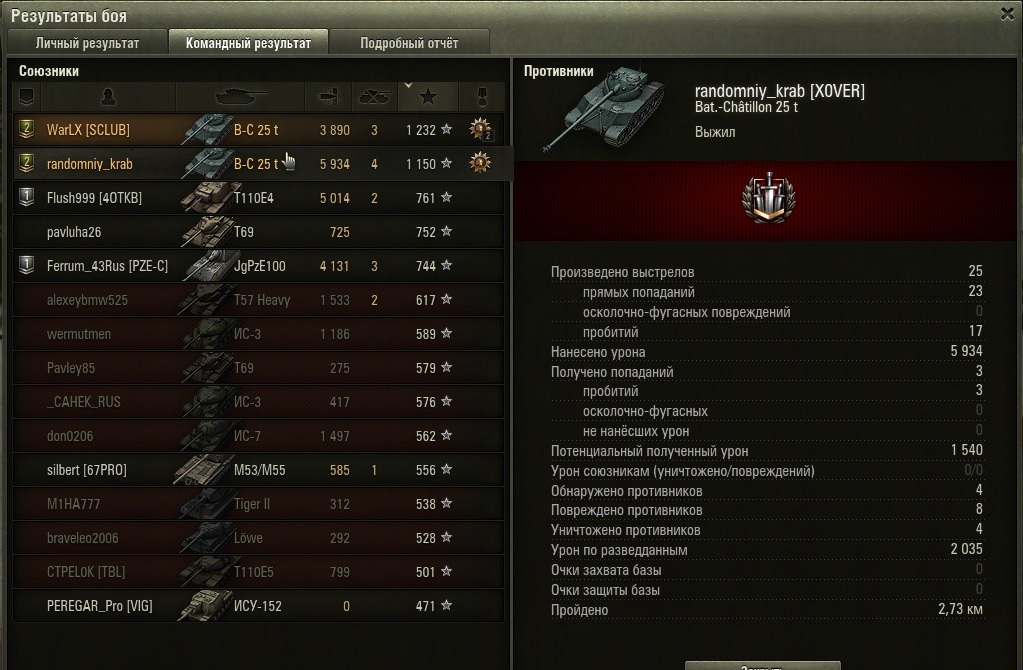Open the Командный результат tab
This screenshot has height=670, width=1023.
[248, 43]
